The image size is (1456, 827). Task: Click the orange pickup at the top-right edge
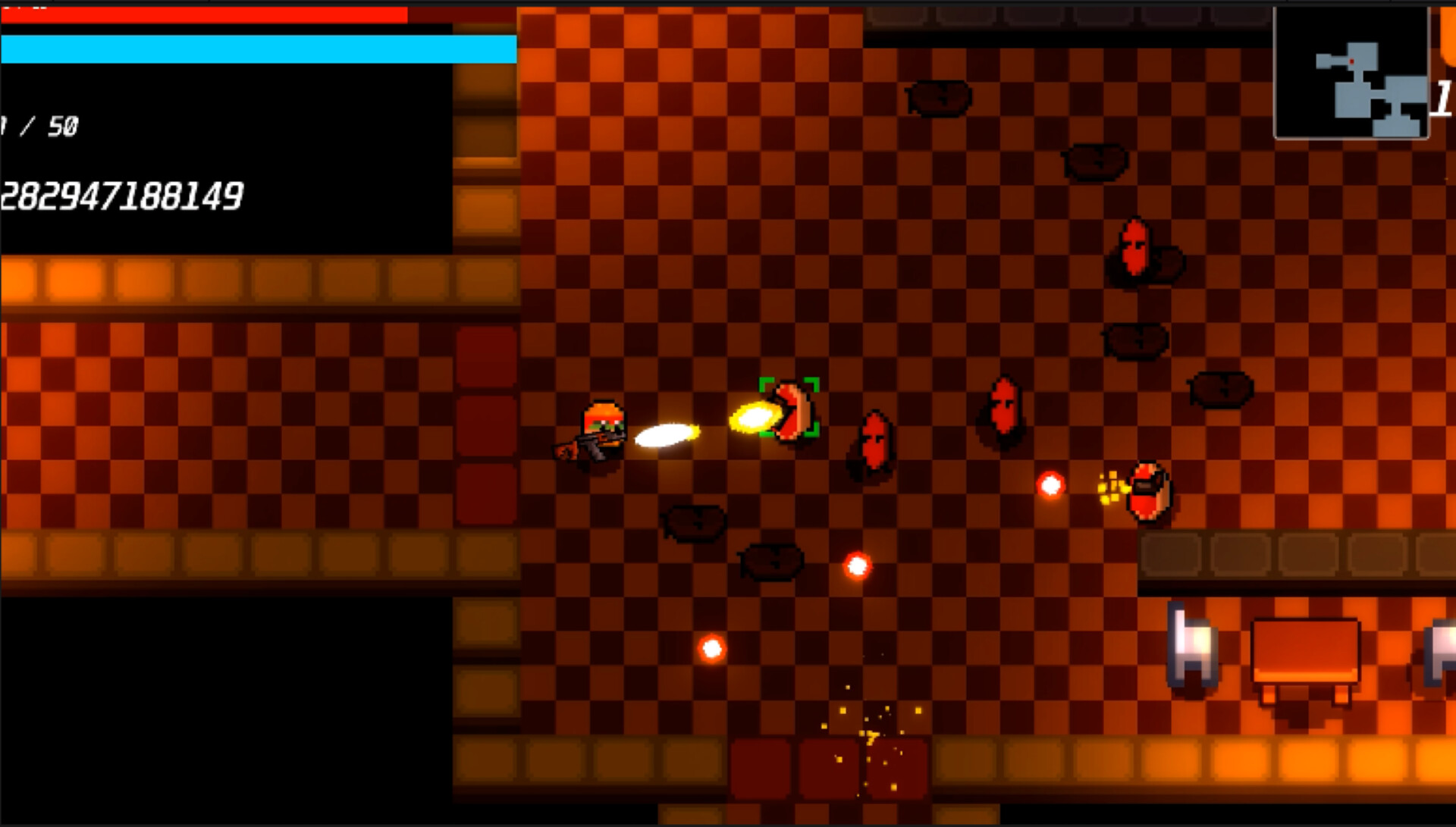click(x=1447, y=34)
